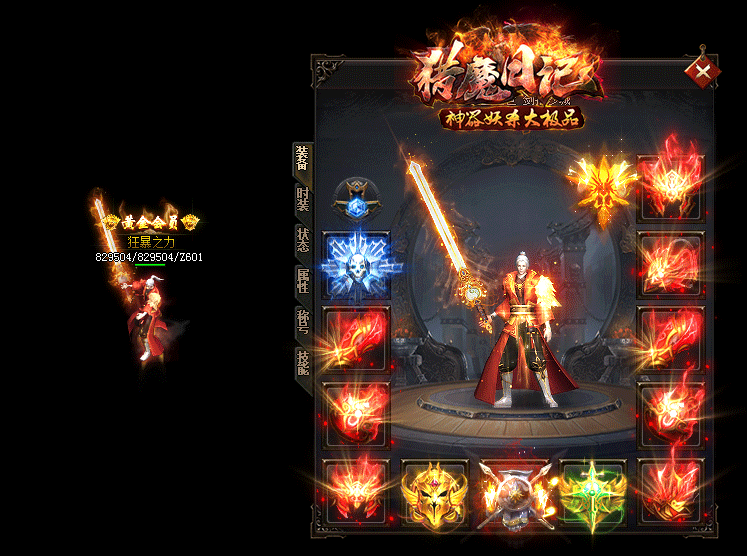Open the 称号 title tab
Viewport: 747px width, 556px height.
pyautogui.click(x=301, y=322)
